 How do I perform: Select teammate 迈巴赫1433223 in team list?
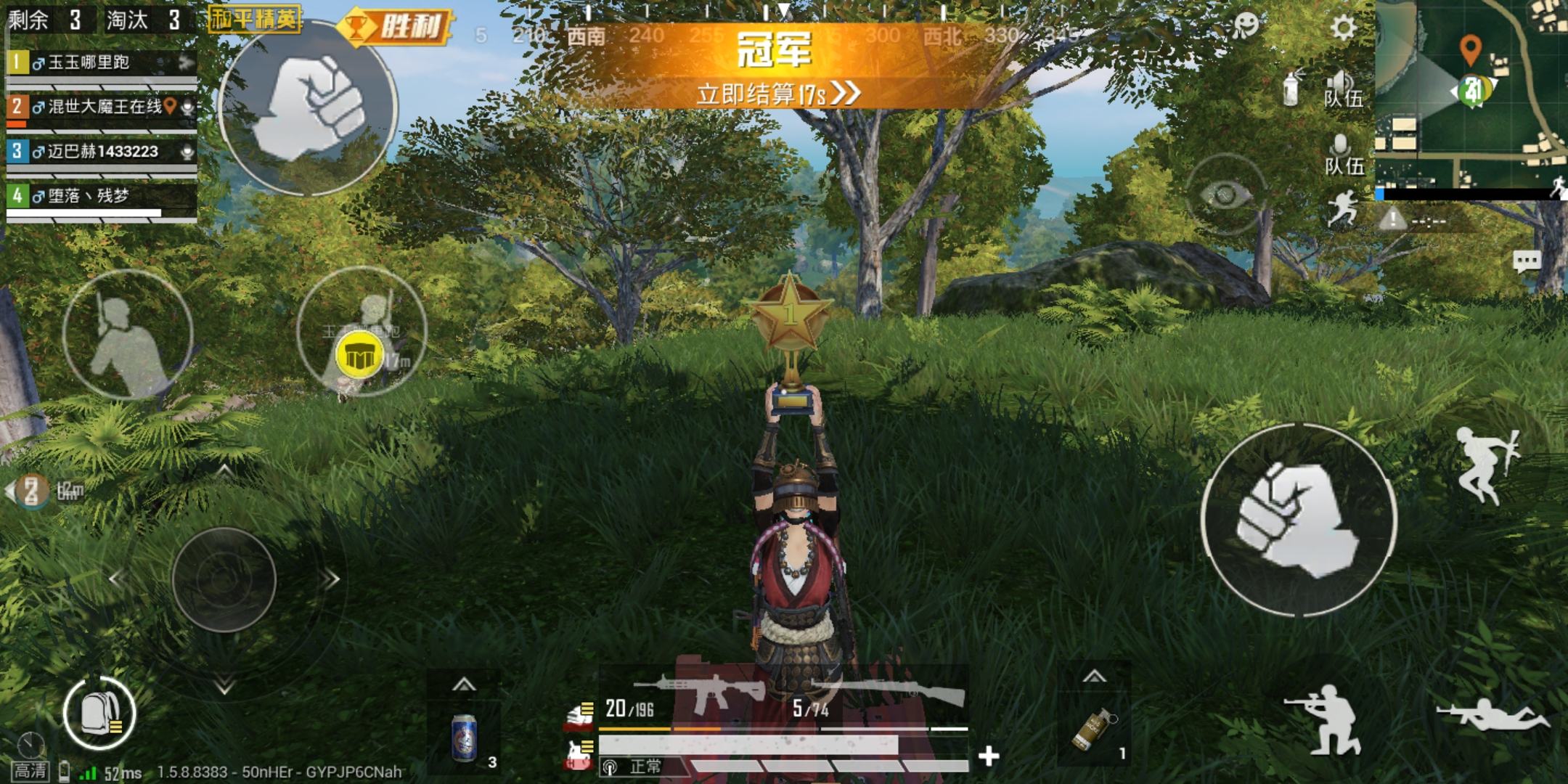(x=102, y=152)
